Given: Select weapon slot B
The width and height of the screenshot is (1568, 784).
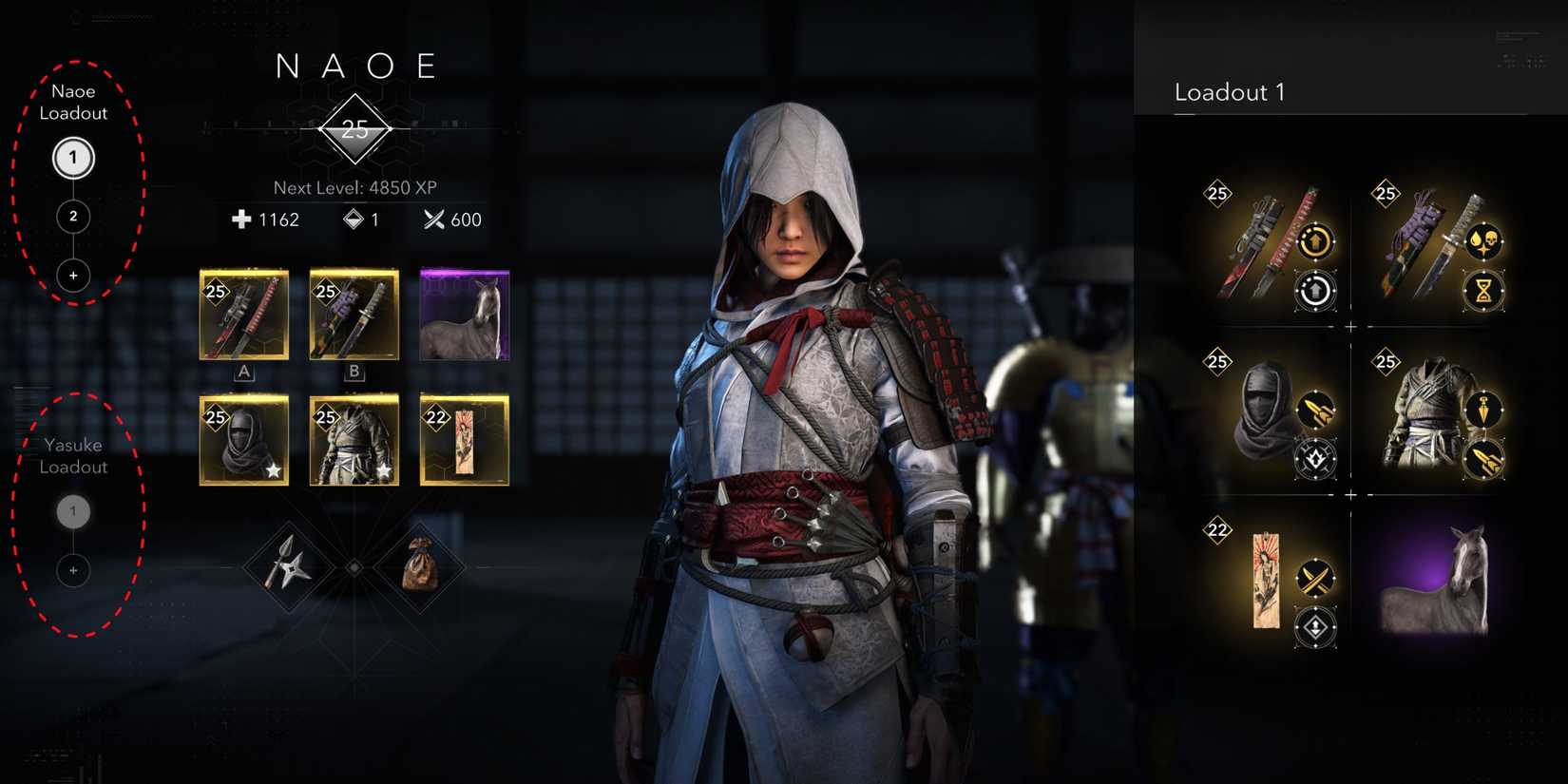Looking at the screenshot, I should 354,315.
